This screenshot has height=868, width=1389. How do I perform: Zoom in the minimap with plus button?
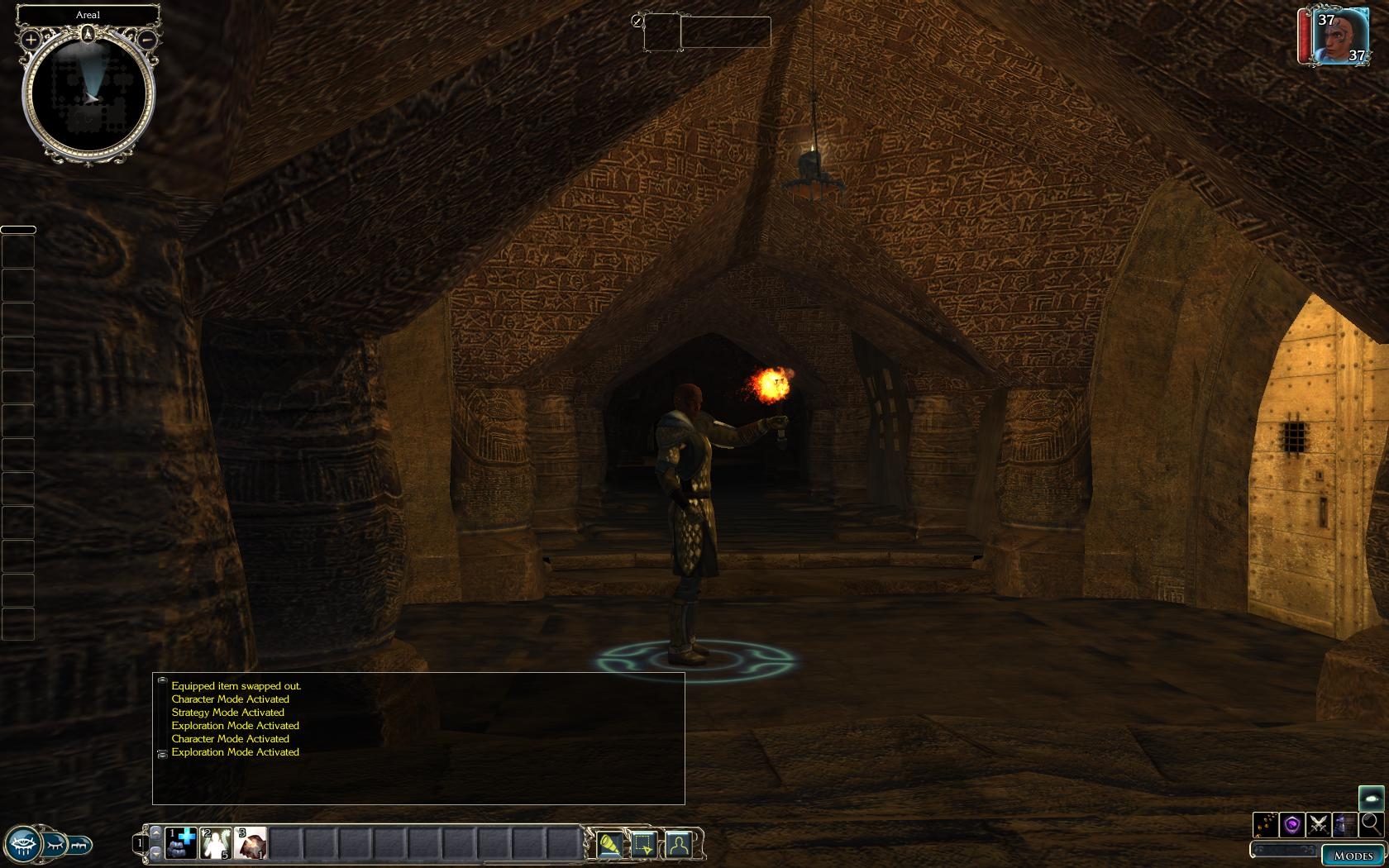[x=31, y=39]
